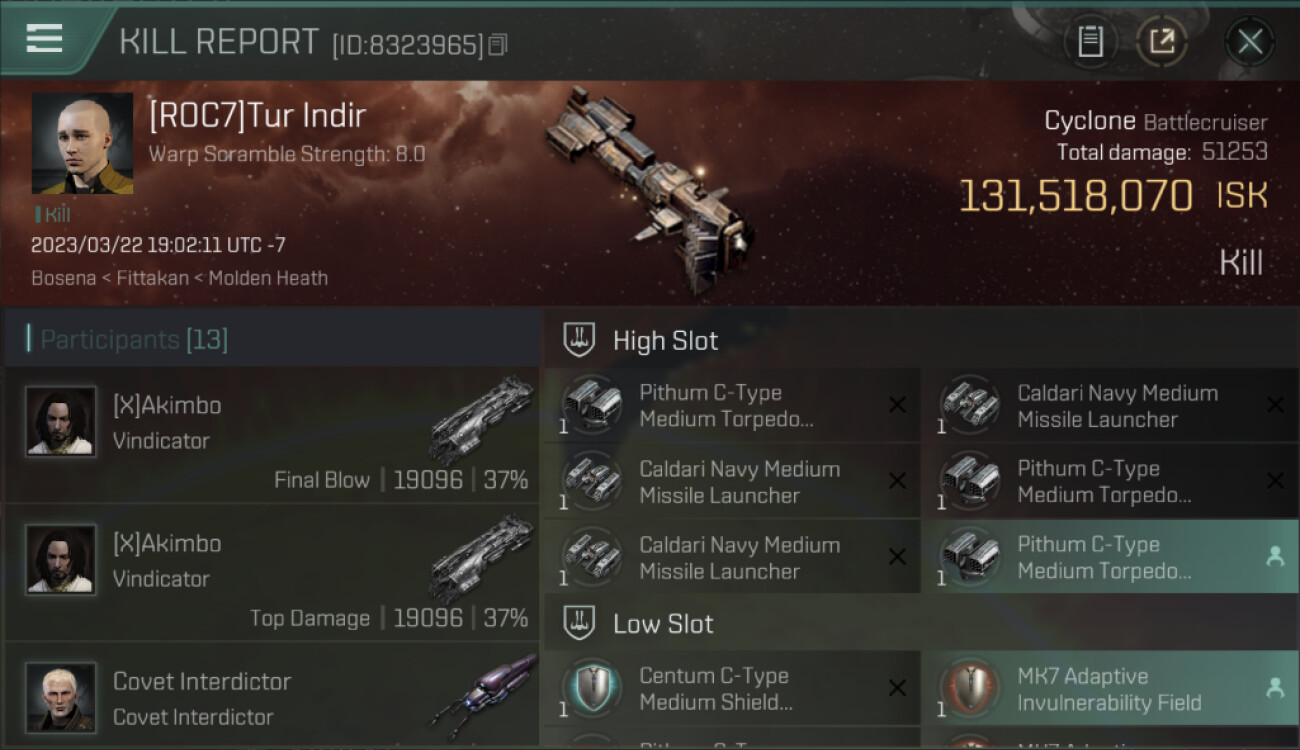Open the clipboard notes icon
This screenshot has height=750, width=1300.
1090,42
